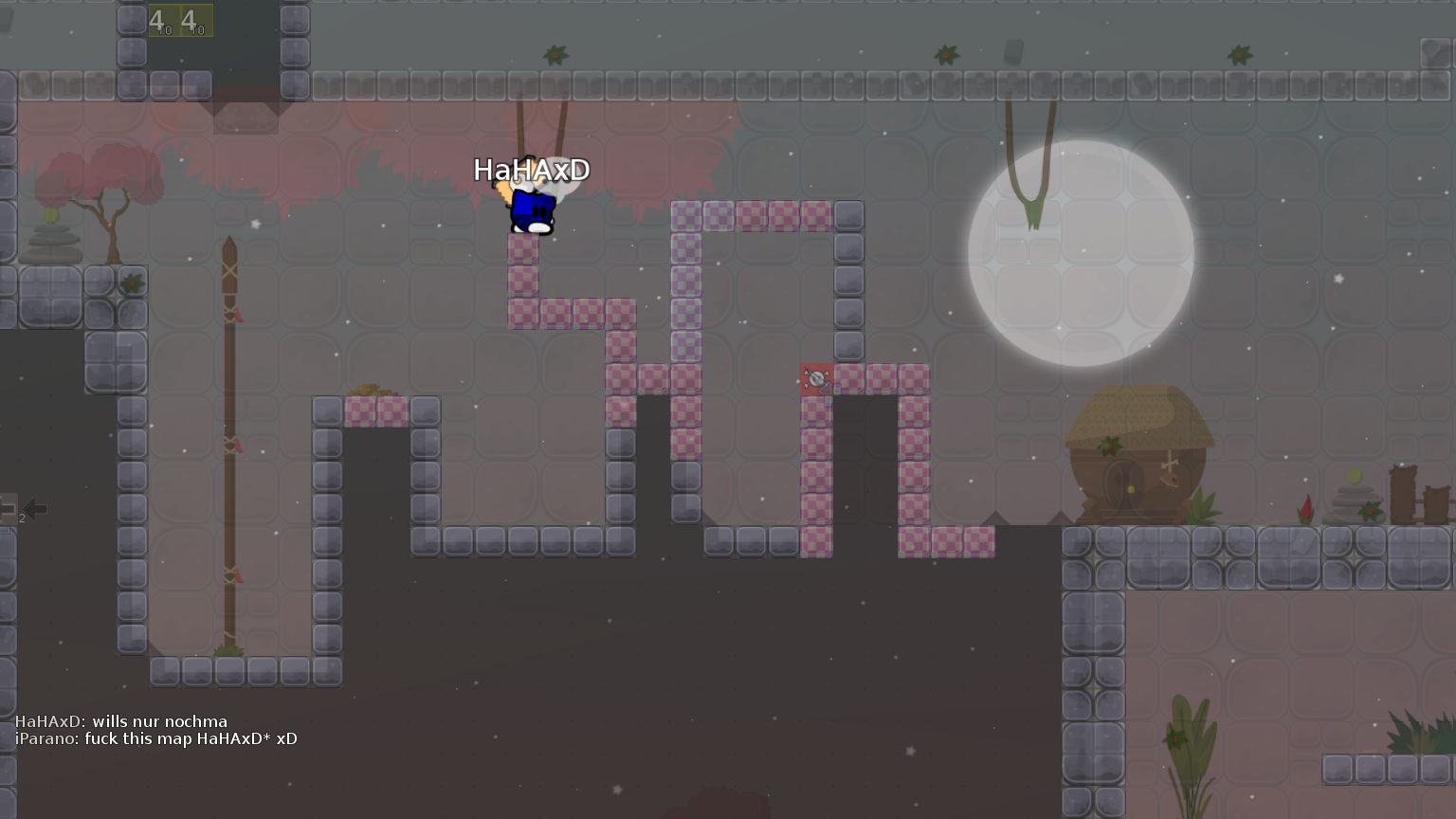The width and height of the screenshot is (1456, 819).
Task: Select iParano's chat message about the map
Action: [190, 739]
